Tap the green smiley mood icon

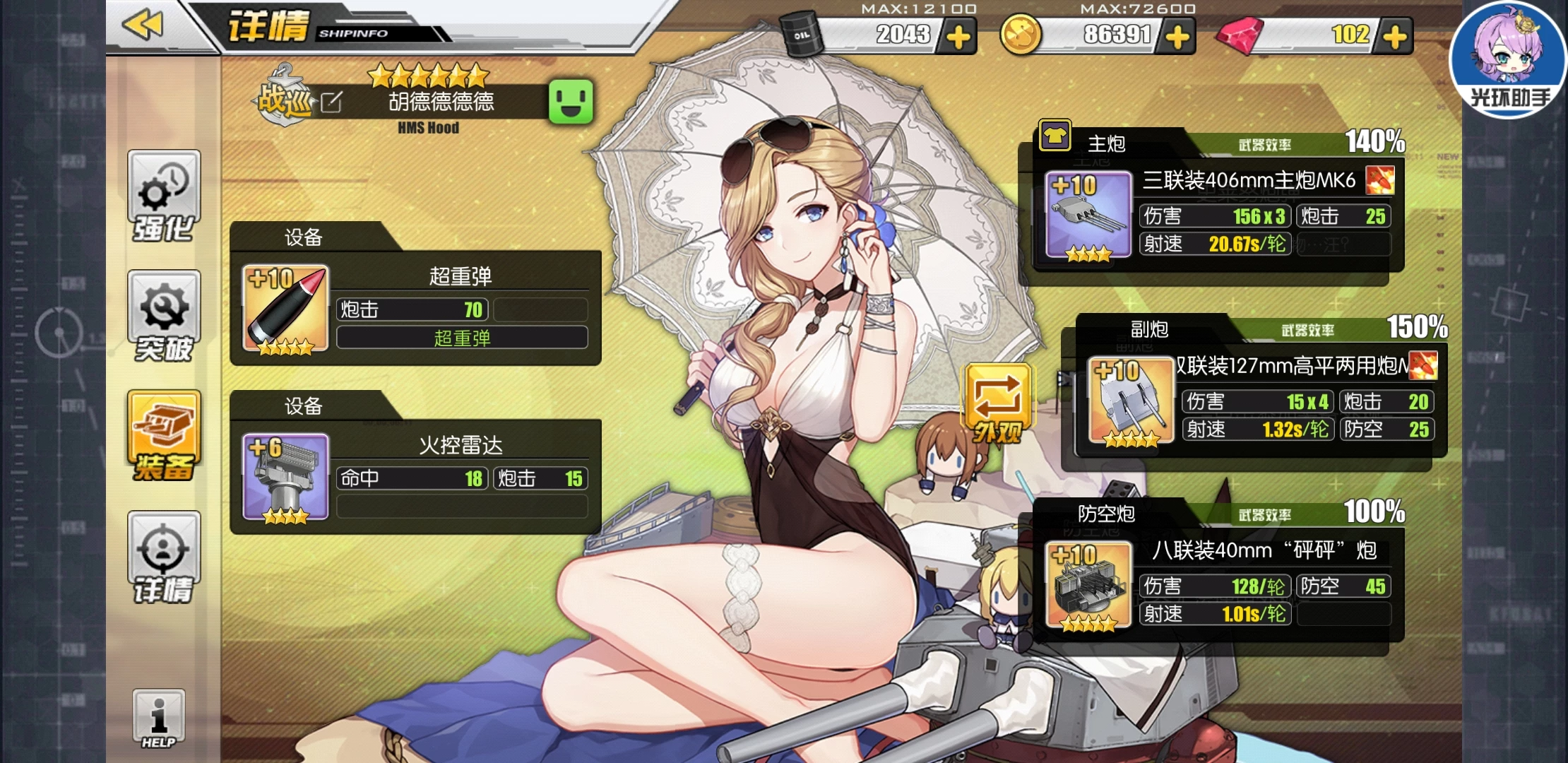[571, 102]
